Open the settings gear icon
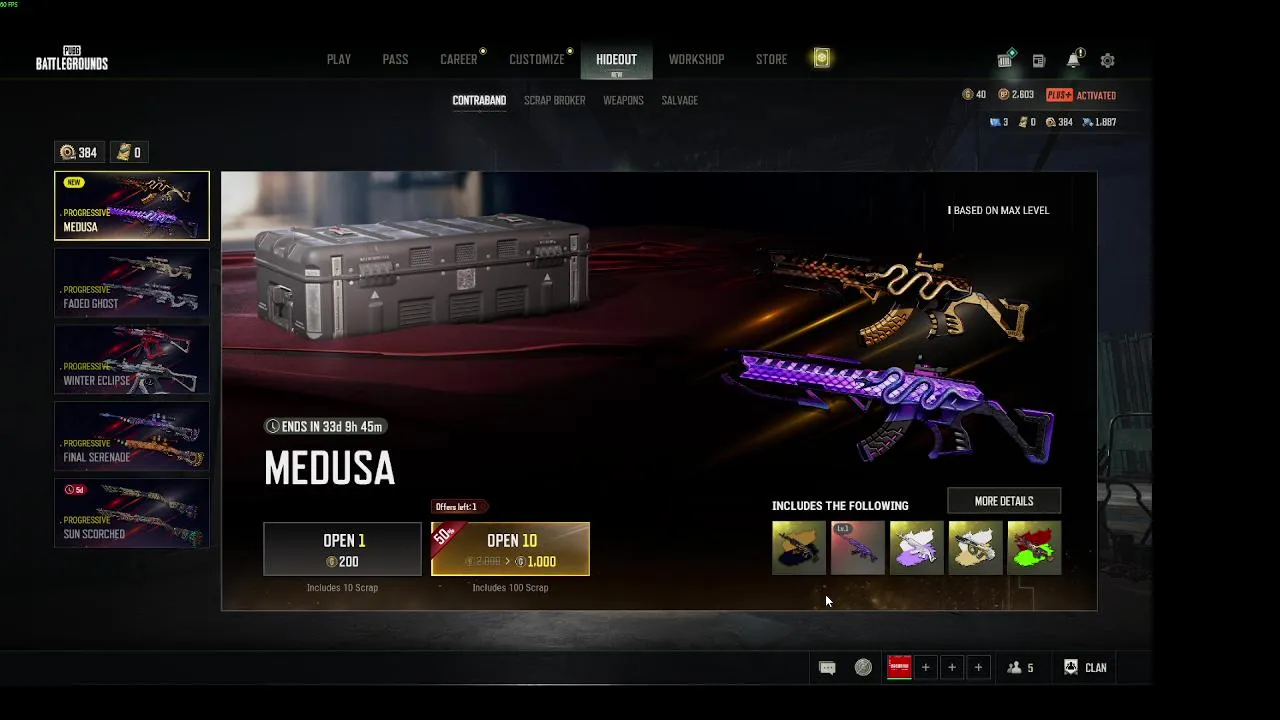The width and height of the screenshot is (1280, 720). (x=1107, y=61)
